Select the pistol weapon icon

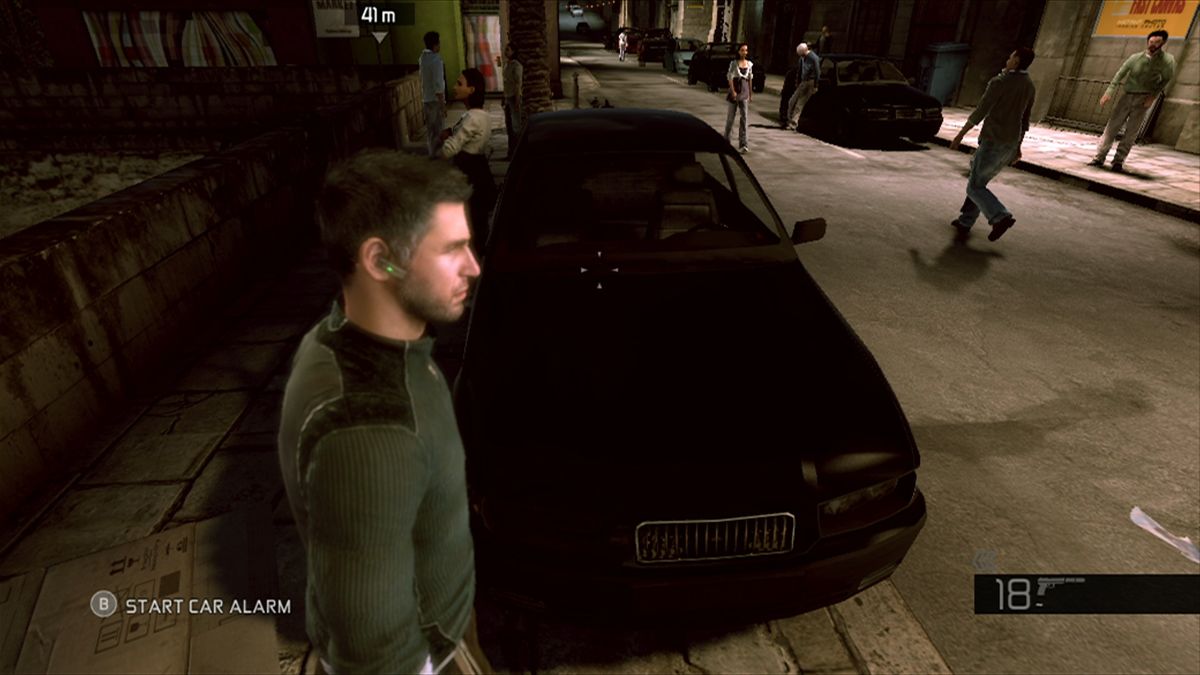[x=1061, y=589]
